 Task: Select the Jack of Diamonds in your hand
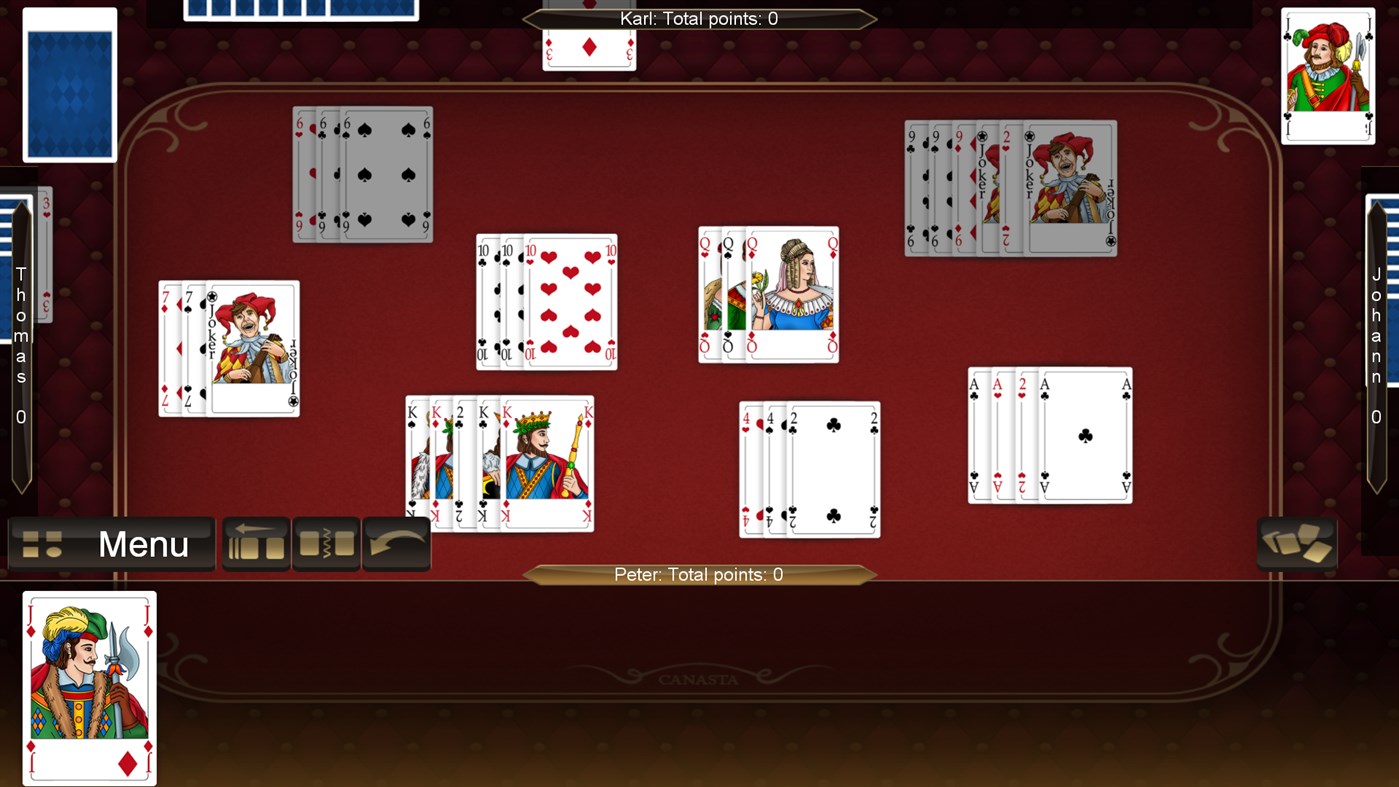pos(89,688)
